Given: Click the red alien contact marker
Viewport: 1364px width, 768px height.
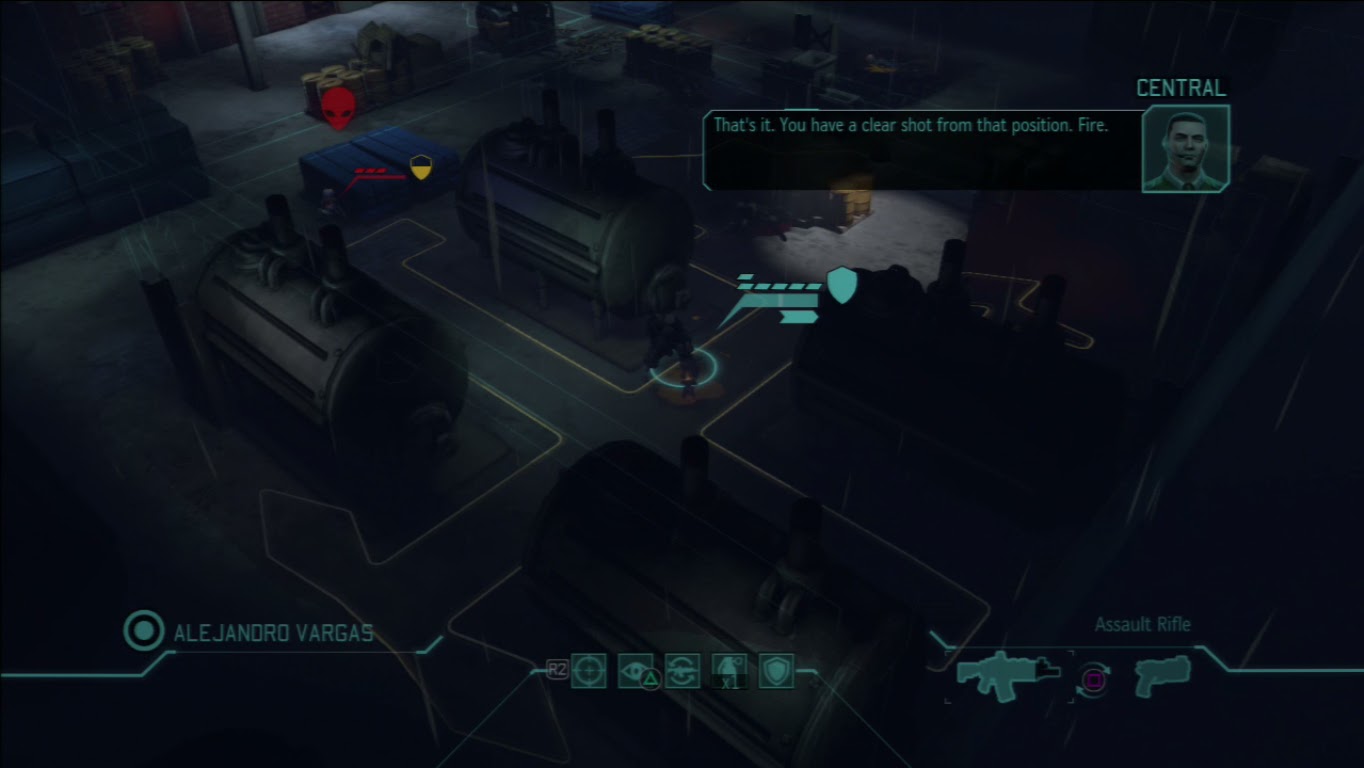Looking at the screenshot, I should coord(339,108).
